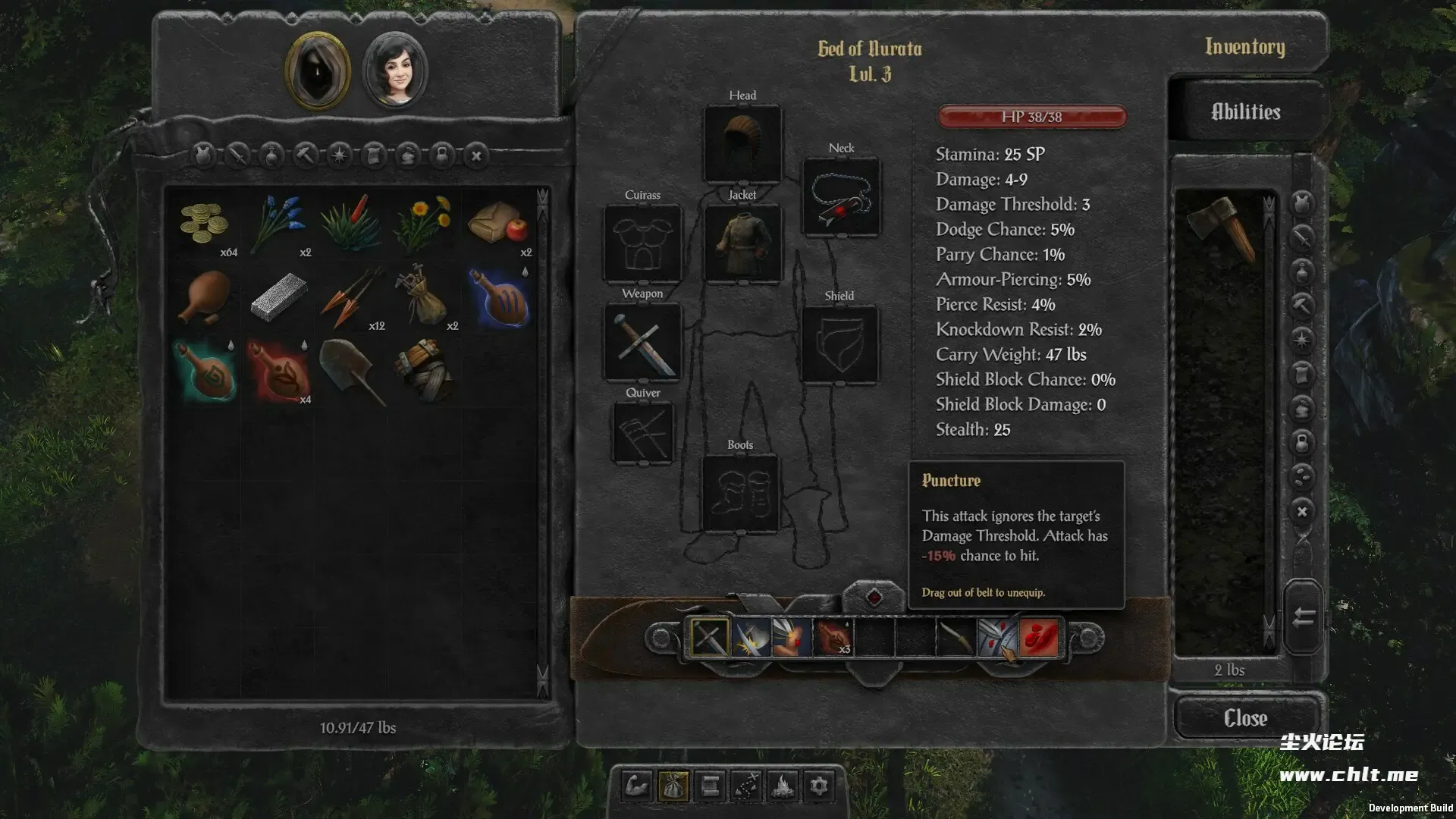
Task: Open the campfire icon in bottom toolbar
Action: click(x=783, y=786)
